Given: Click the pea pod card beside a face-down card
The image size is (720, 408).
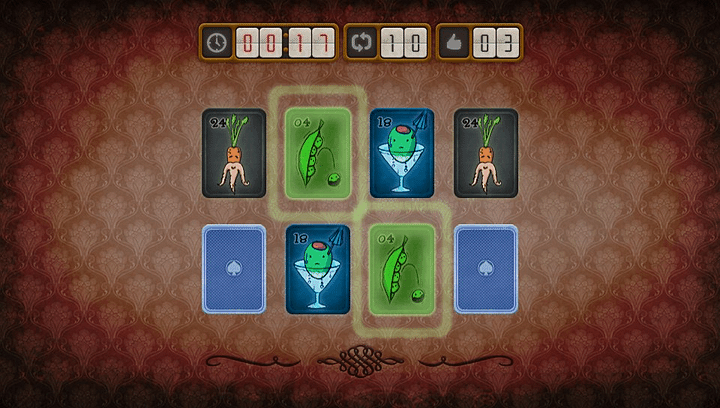Looking at the screenshot, I should [x=402, y=269].
